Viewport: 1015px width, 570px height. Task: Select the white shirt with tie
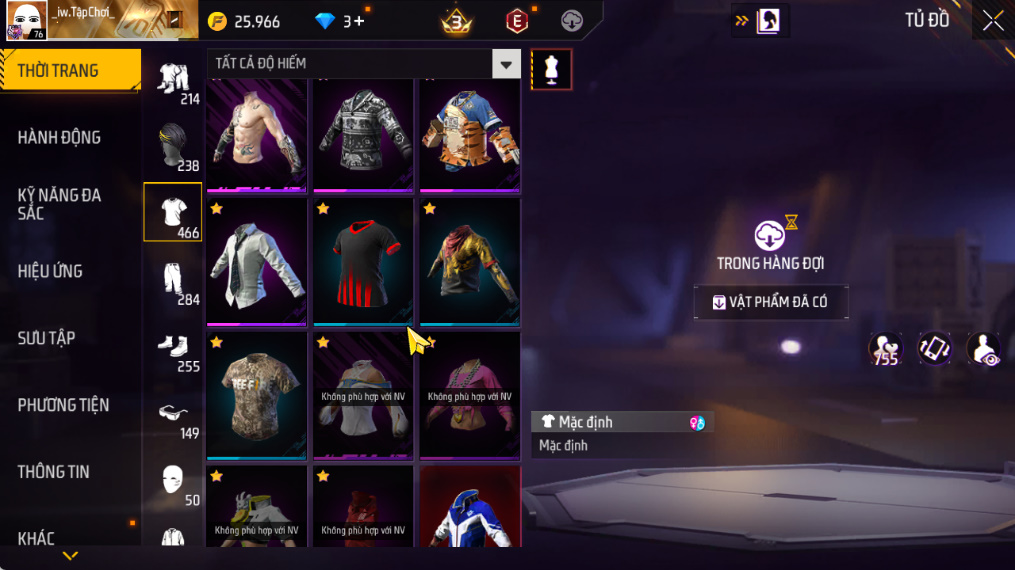(x=257, y=261)
